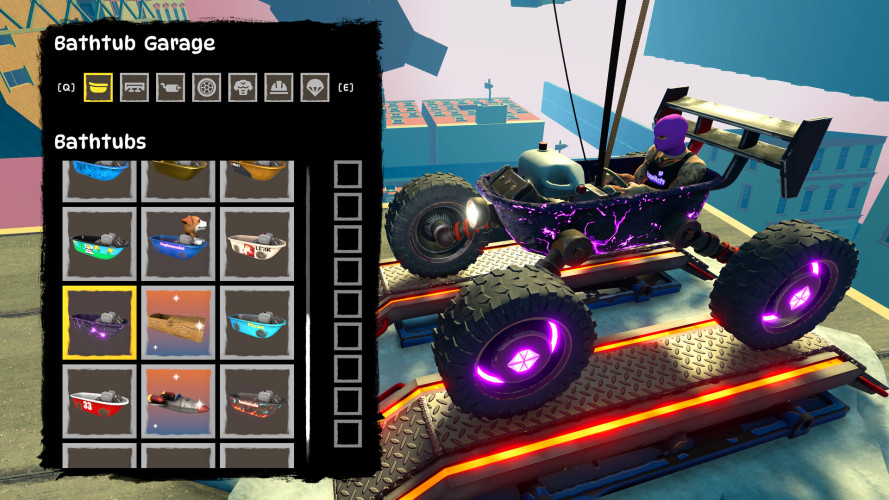Choose the rocket ship bathtub
This screenshot has height=500, width=889.
click(177, 401)
